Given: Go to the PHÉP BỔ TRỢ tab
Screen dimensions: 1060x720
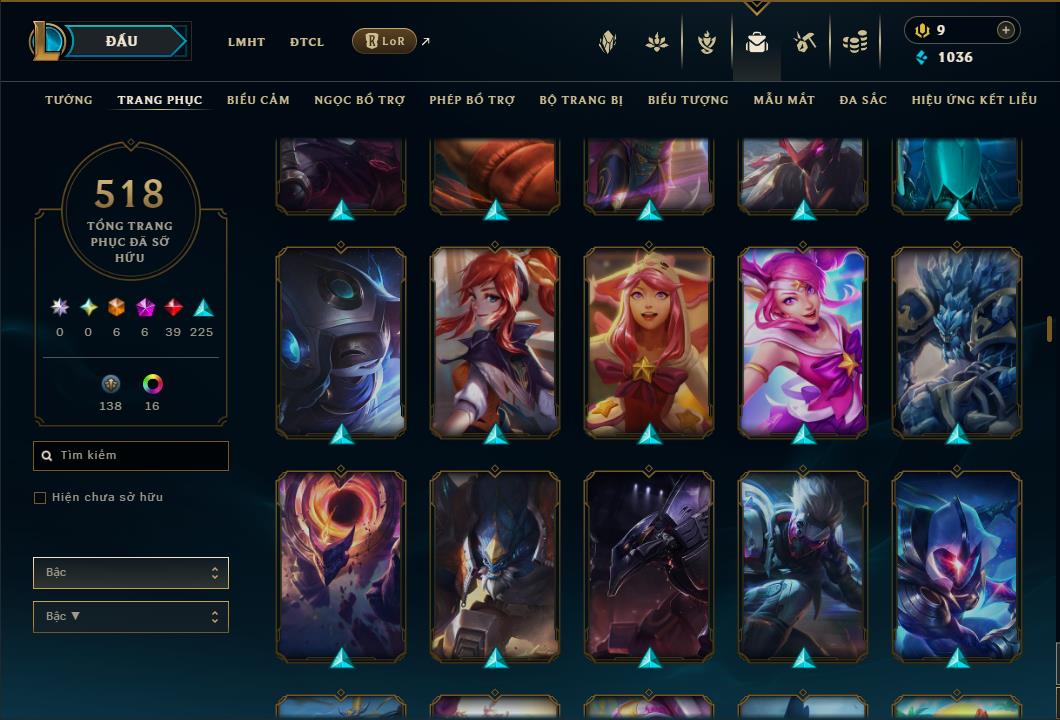Looking at the screenshot, I should tap(472, 100).
